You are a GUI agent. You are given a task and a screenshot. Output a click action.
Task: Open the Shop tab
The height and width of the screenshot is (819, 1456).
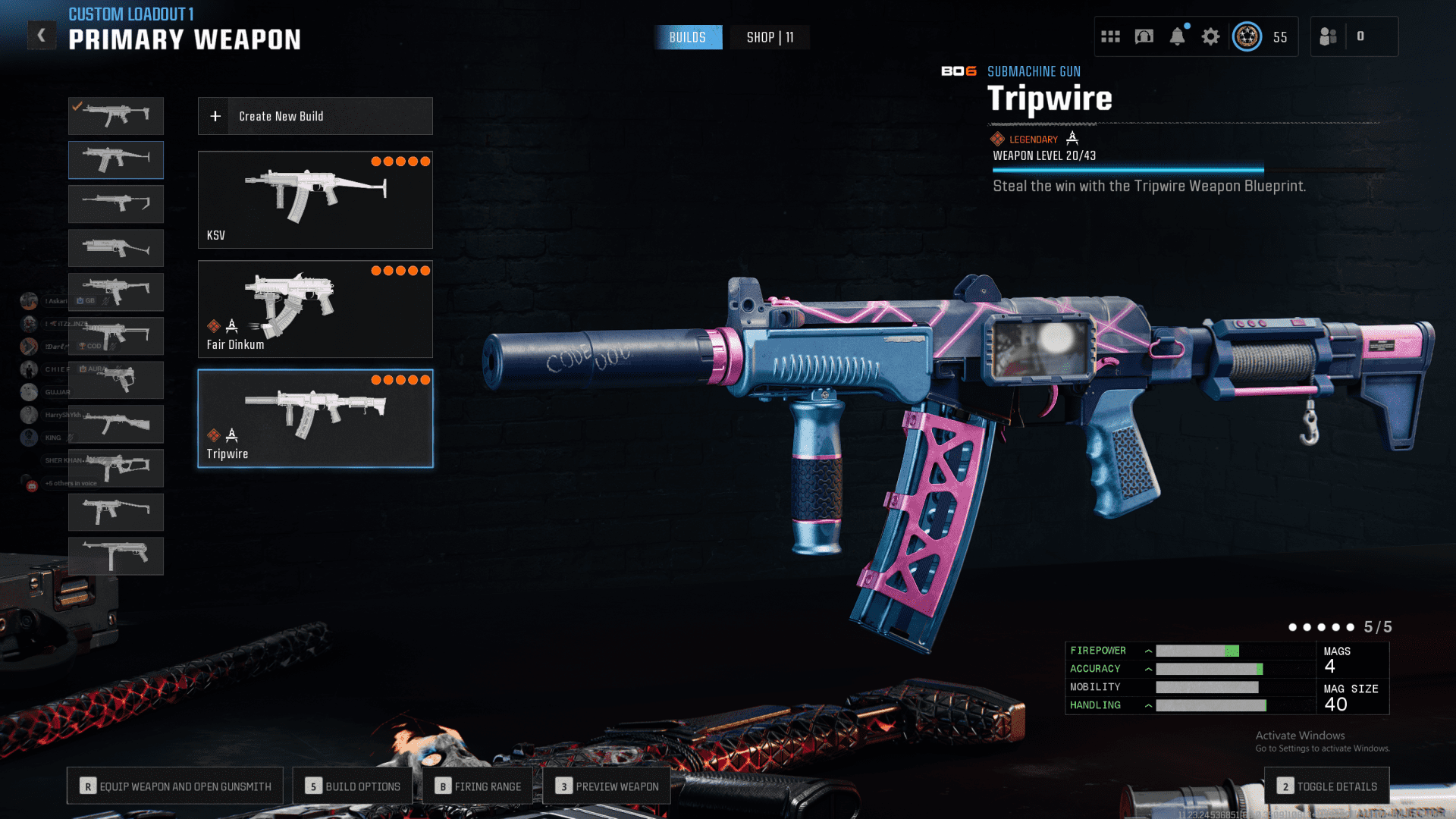click(x=770, y=37)
